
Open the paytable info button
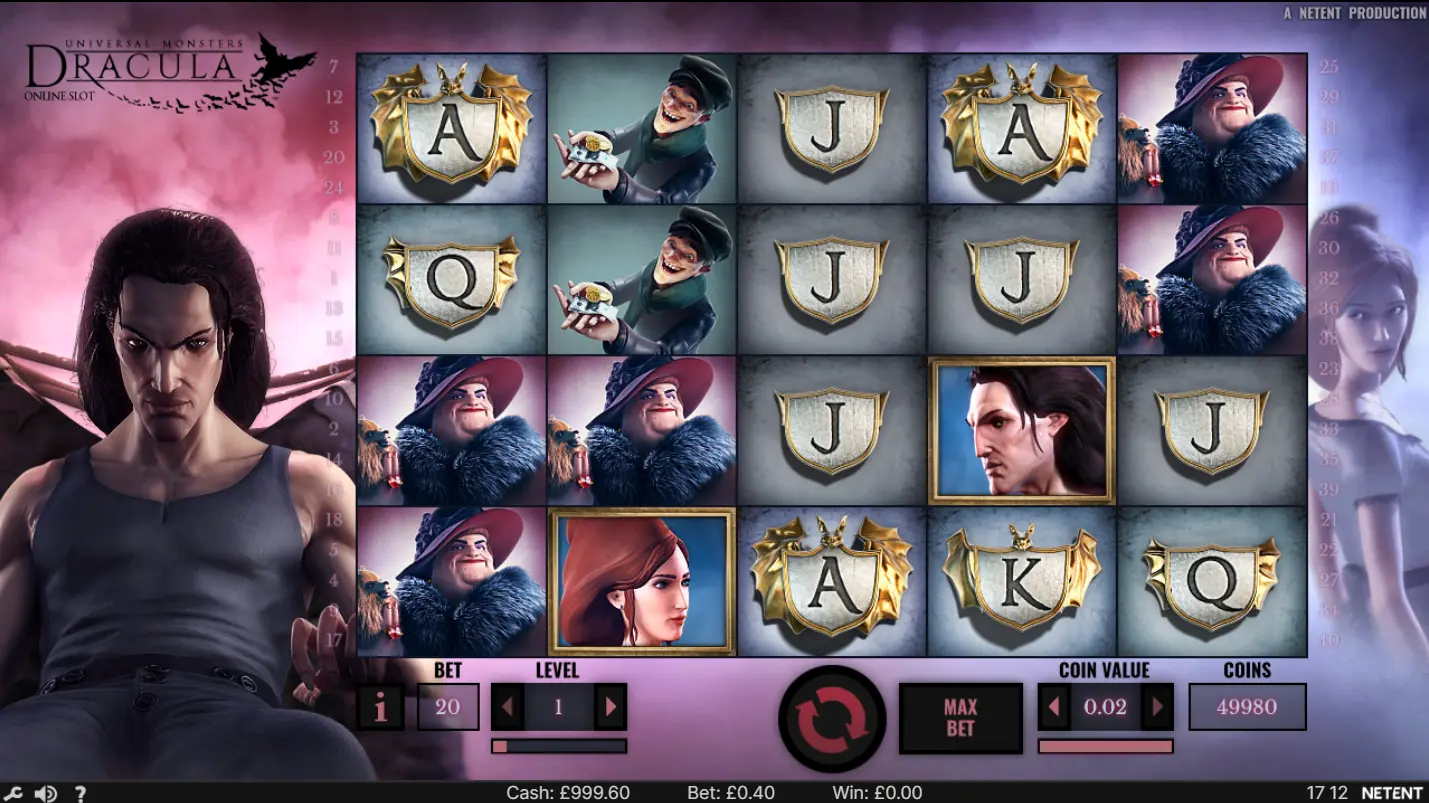point(380,708)
